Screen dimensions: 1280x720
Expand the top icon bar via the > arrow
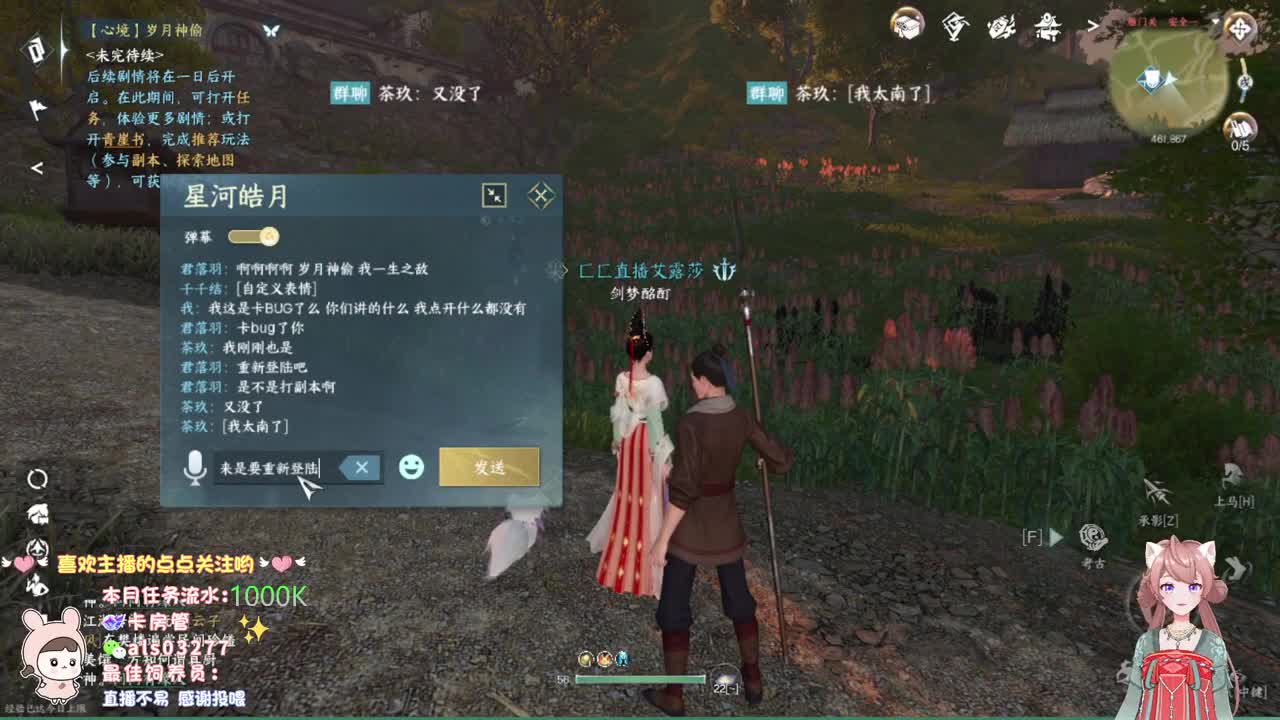[x=1093, y=28]
